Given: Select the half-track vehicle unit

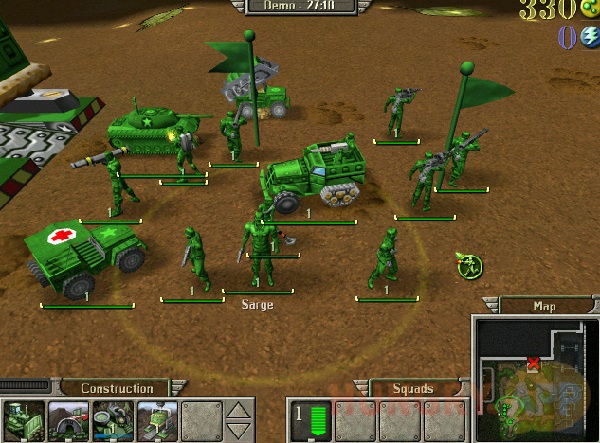Looking at the screenshot, I should click(x=308, y=176).
